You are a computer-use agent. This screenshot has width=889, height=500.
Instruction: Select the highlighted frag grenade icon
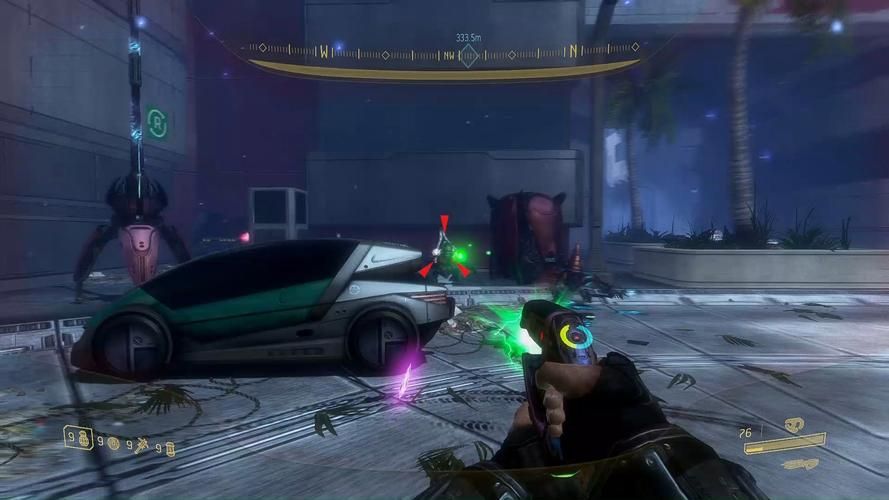[84, 438]
